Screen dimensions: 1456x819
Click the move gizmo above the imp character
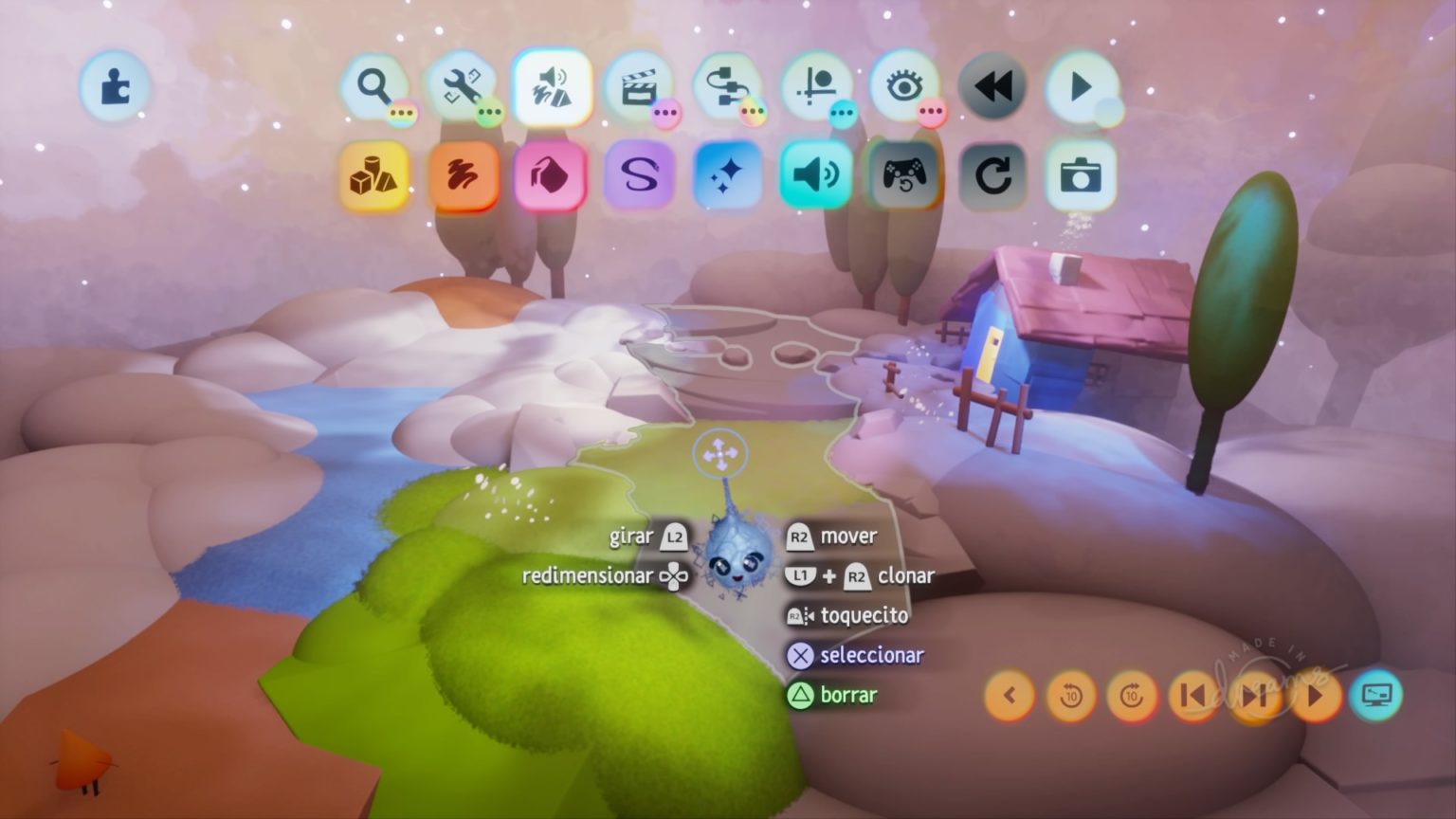[x=722, y=453]
